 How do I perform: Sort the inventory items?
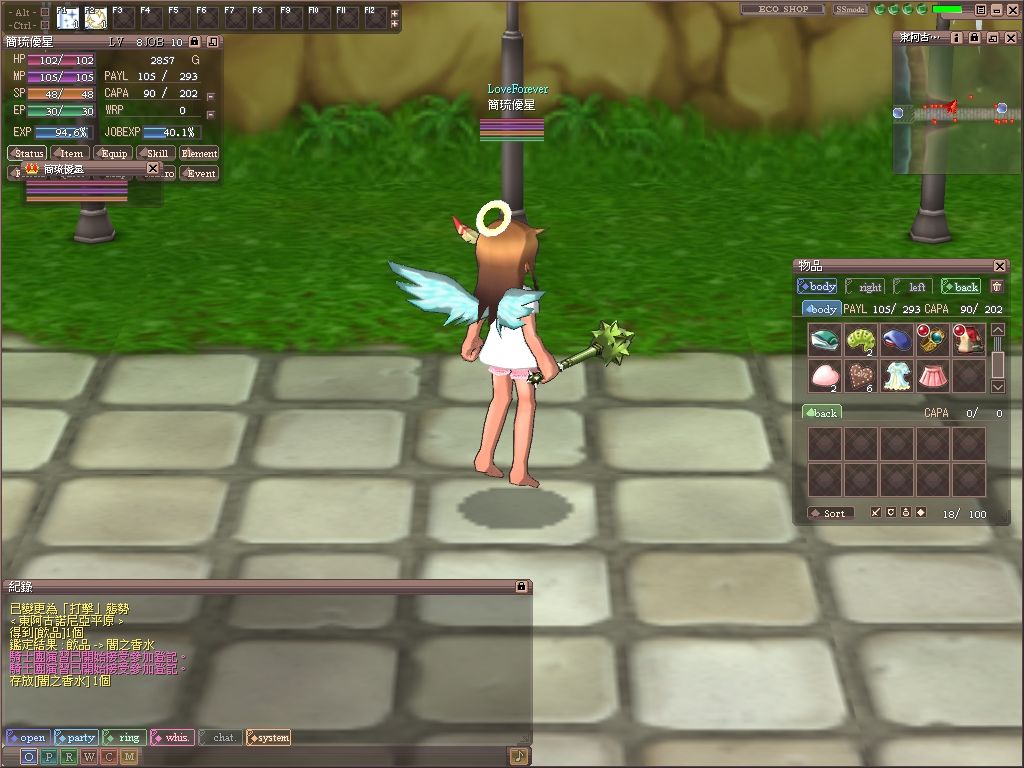pyautogui.click(x=830, y=513)
